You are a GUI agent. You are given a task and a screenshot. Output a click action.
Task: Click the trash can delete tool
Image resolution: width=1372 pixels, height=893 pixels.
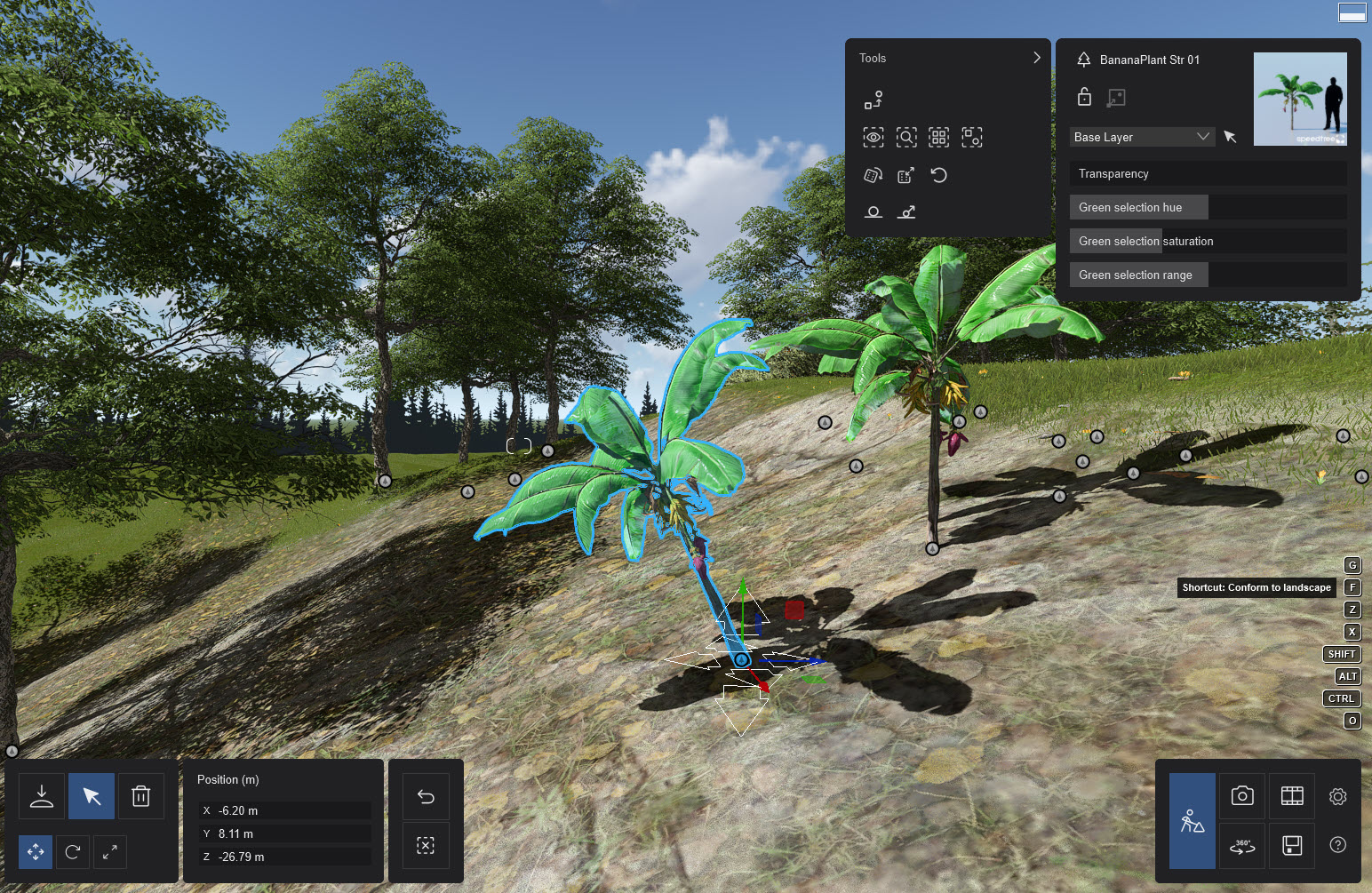[140, 795]
